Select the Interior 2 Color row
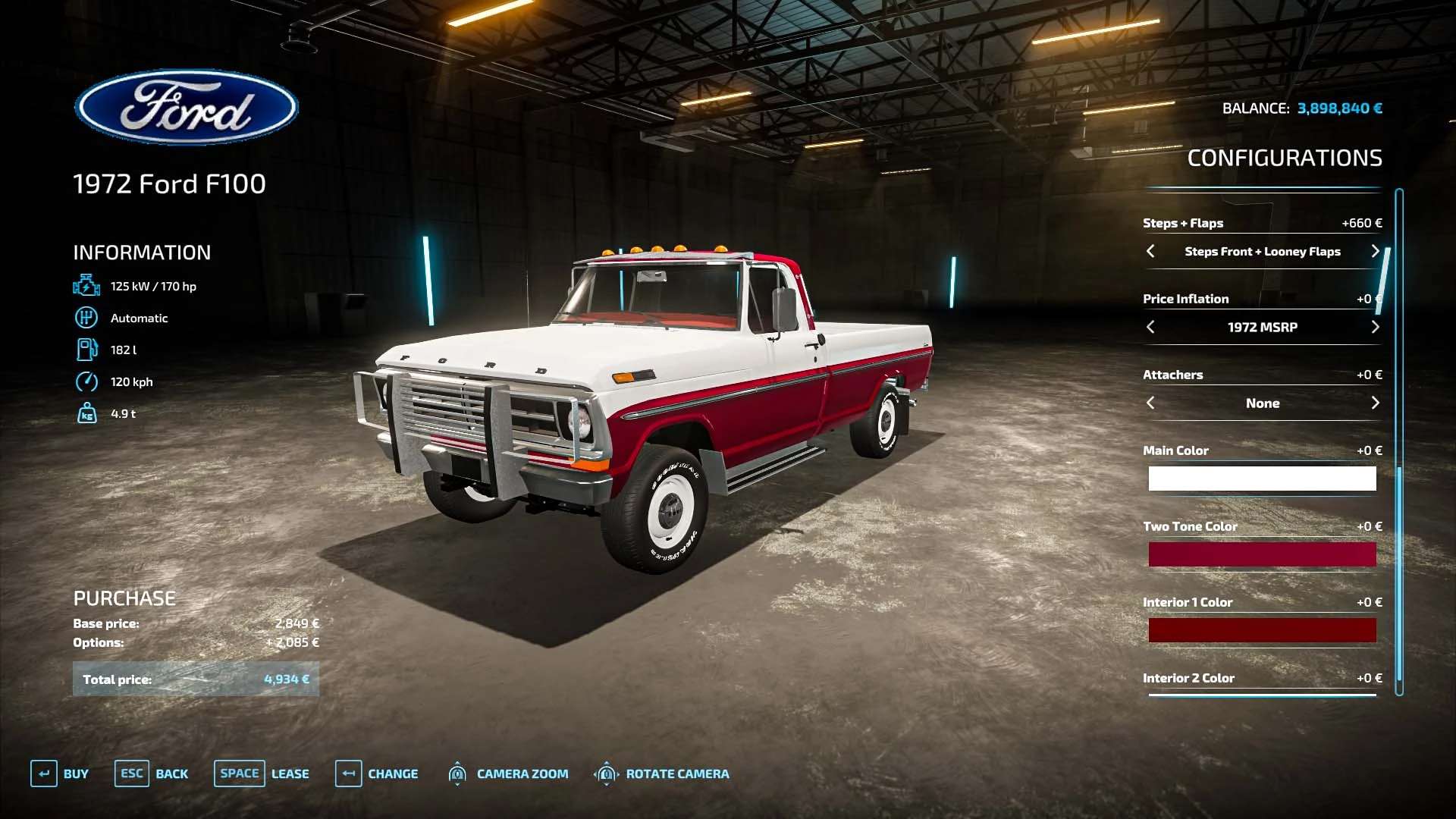Viewport: 1456px width, 819px height. 1262,679
